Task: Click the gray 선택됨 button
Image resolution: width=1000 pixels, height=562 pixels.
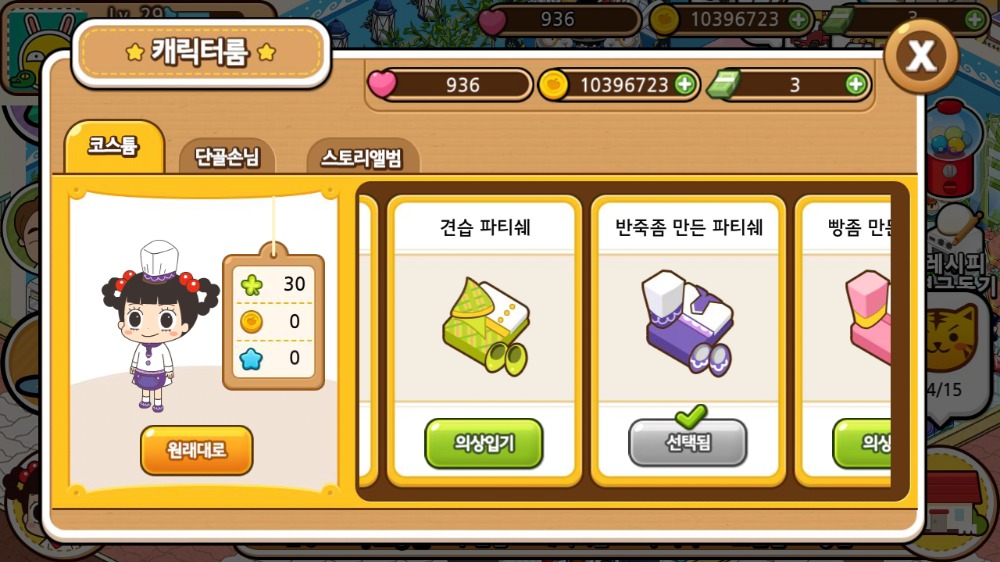Action: click(x=688, y=443)
